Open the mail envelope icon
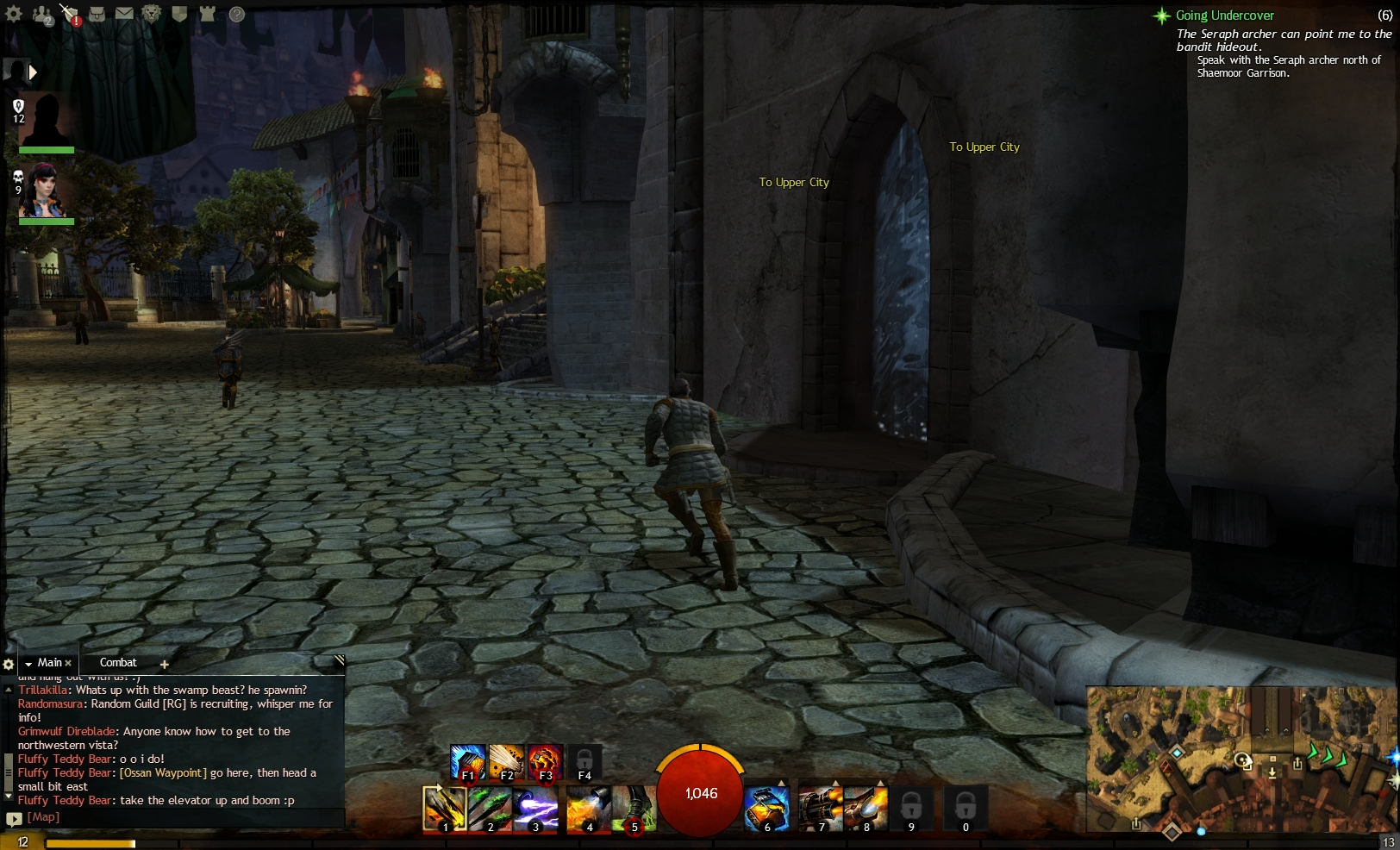The image size is (1400, 850). (124, 13)
